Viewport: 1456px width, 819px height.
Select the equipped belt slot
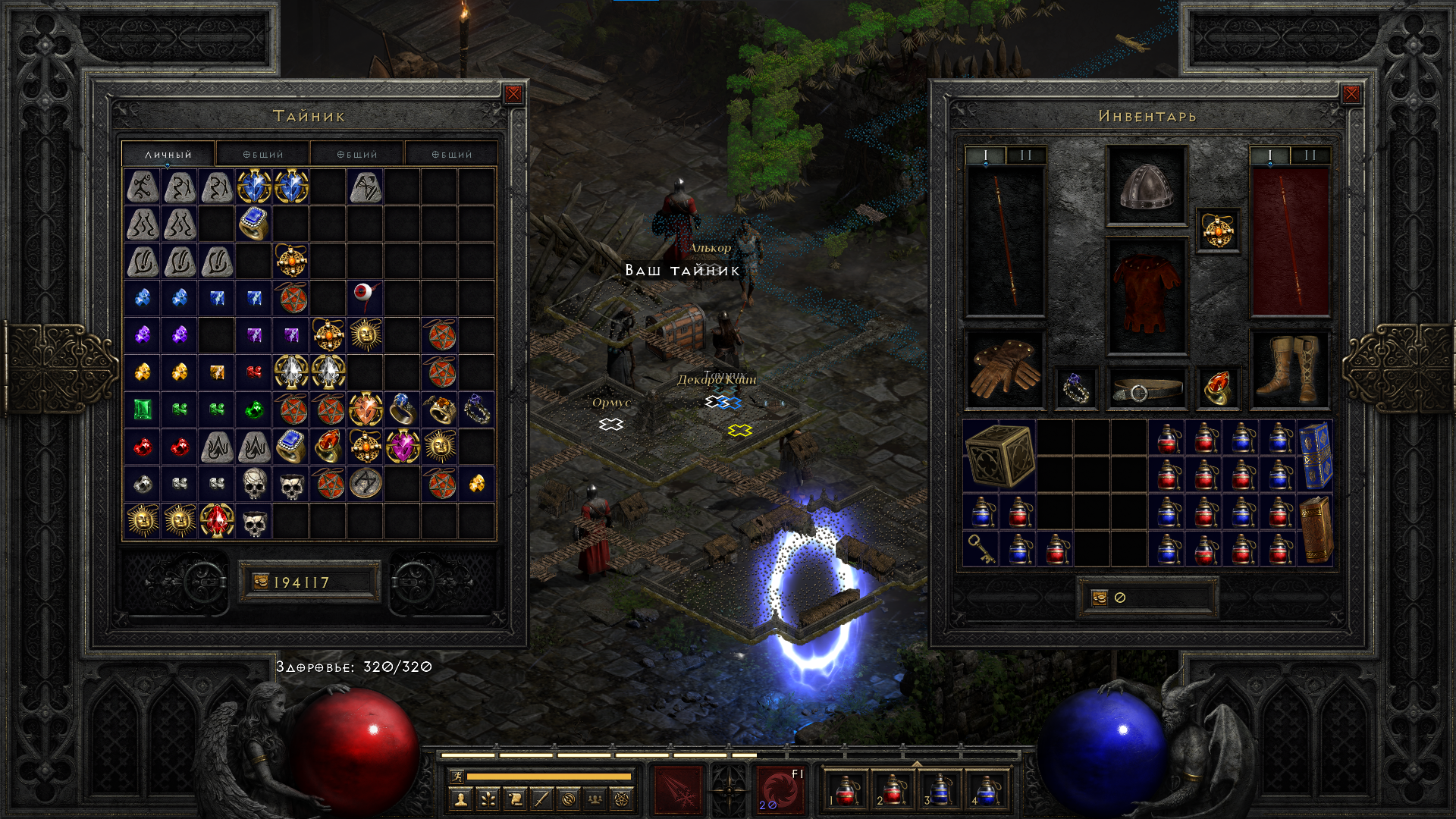pyautogui.click(x=1146, y=390)
